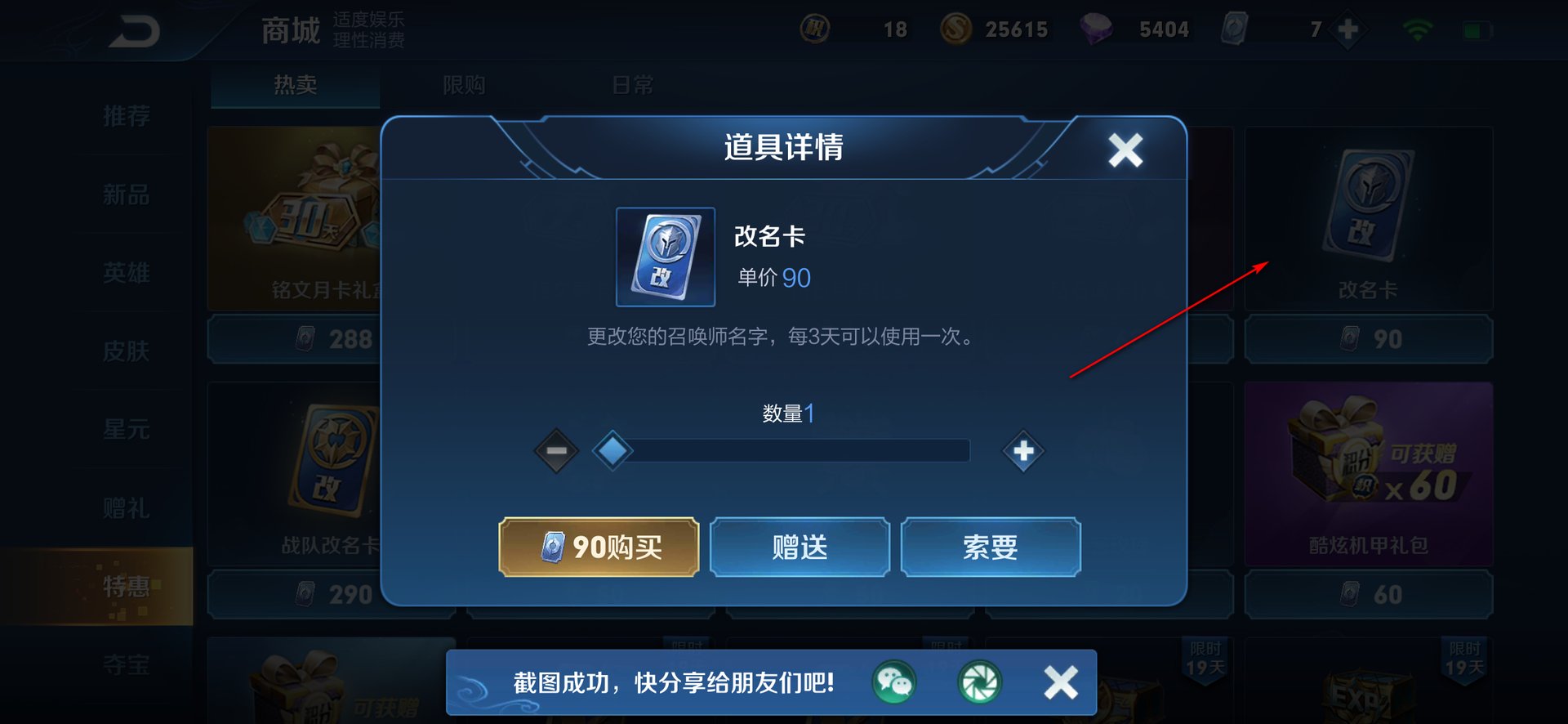Tap the 改名卡 item thumbnail in dialog

(665, 257)
